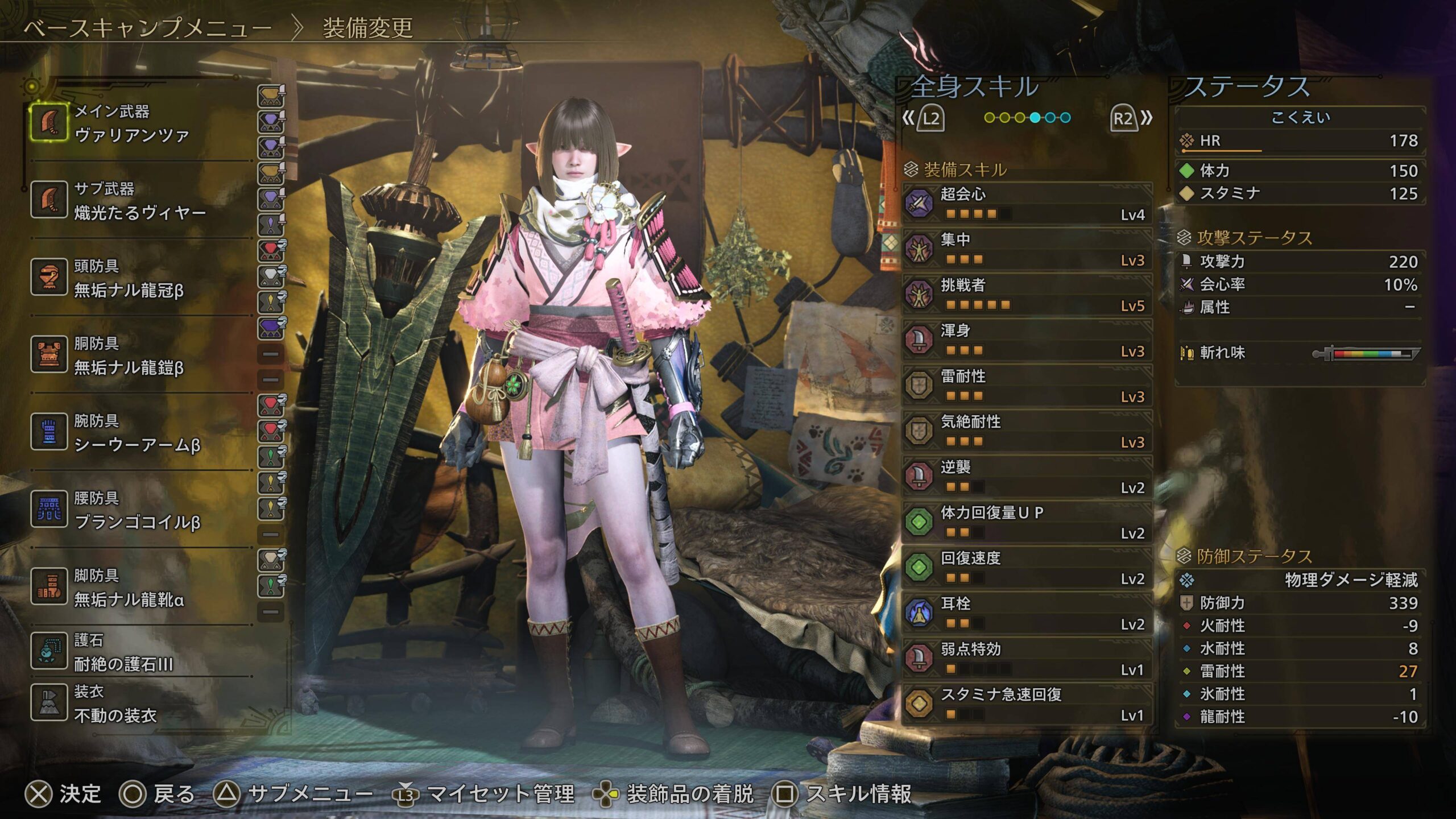1456x819 pixels.
Task: Open head armor 無垢ナル龍冠β slot
Action: click(136, 278)
